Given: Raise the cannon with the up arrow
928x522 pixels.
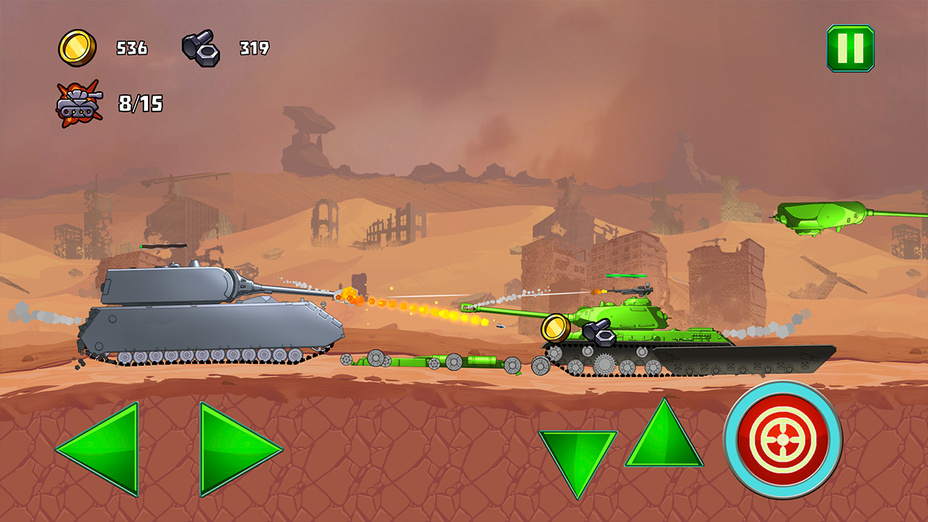Looking at the screenshot, I should (x=663, y=439).
